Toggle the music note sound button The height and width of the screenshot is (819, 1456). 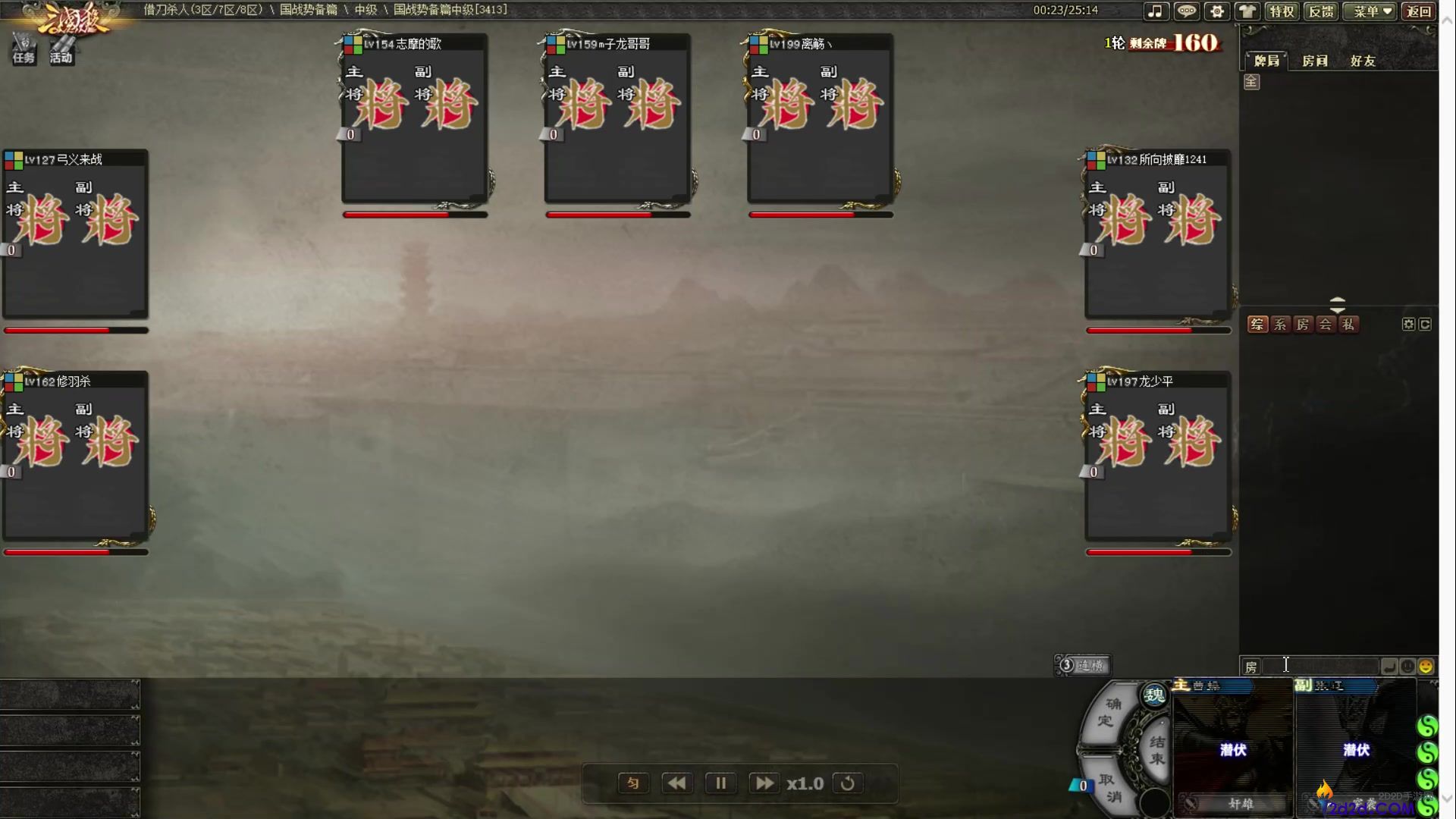[1155, 11]
